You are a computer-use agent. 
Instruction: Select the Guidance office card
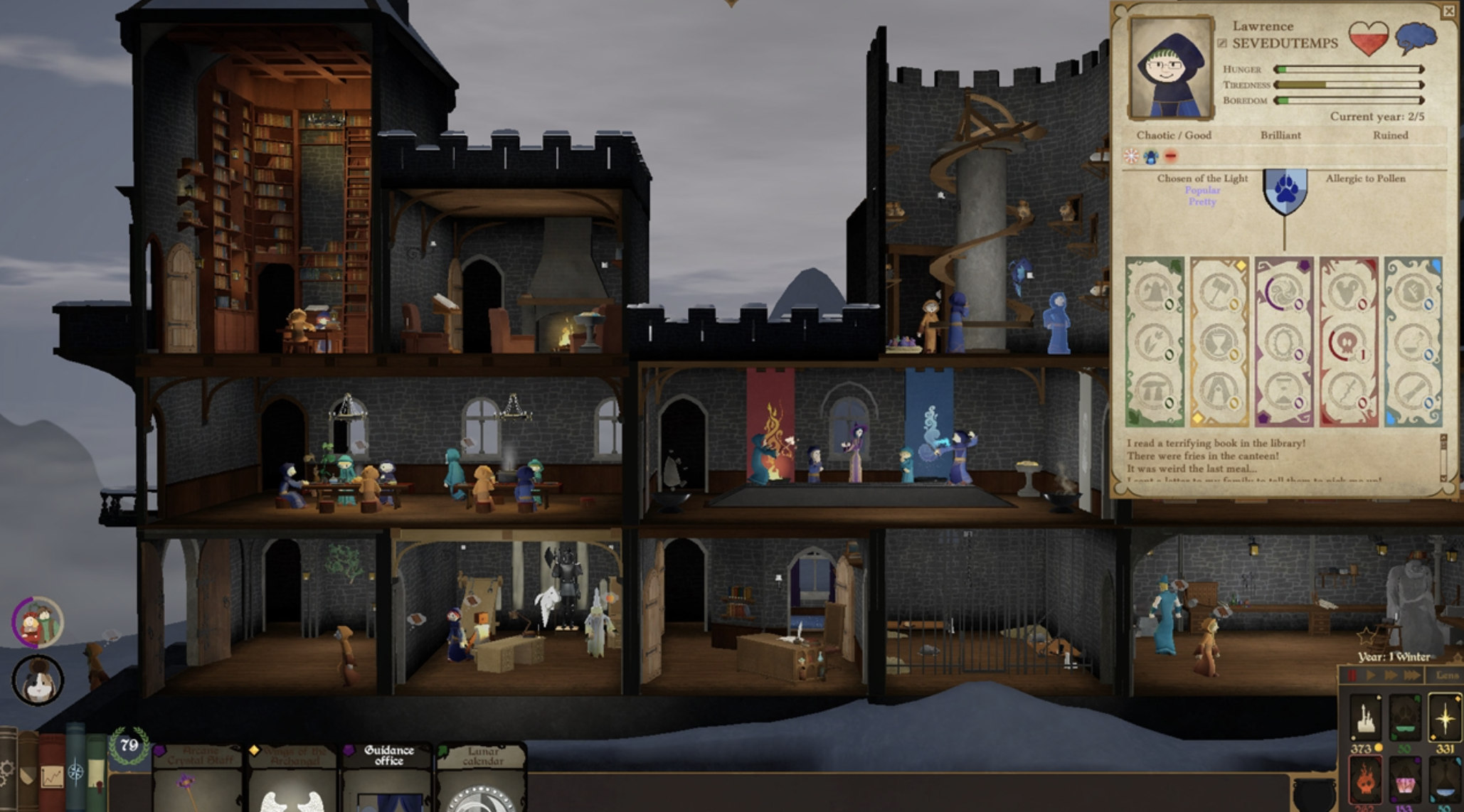[x=388, y=776]
